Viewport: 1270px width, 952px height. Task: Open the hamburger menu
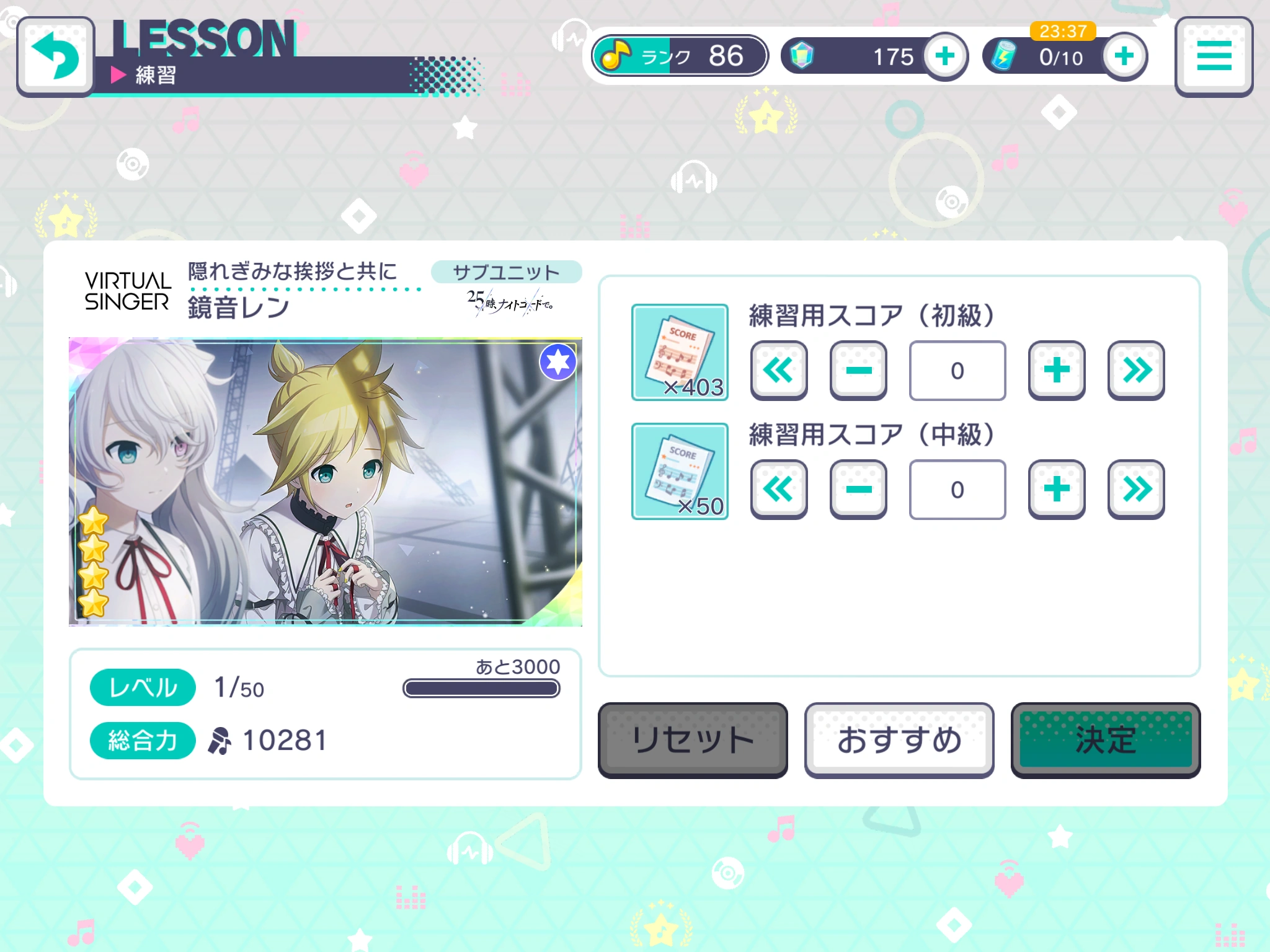click(x=1214, y=56)
